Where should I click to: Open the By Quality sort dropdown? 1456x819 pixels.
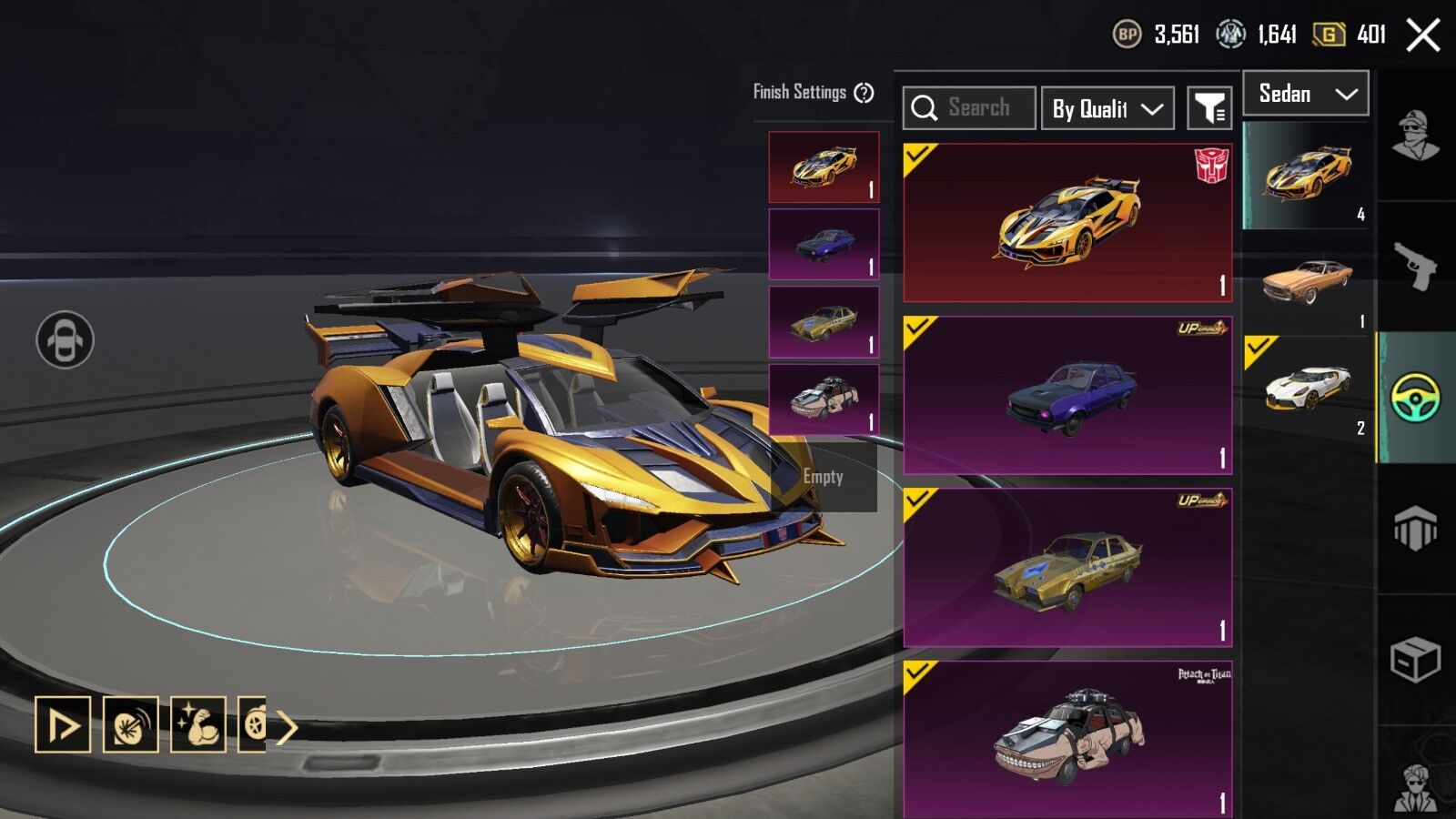1107,109
